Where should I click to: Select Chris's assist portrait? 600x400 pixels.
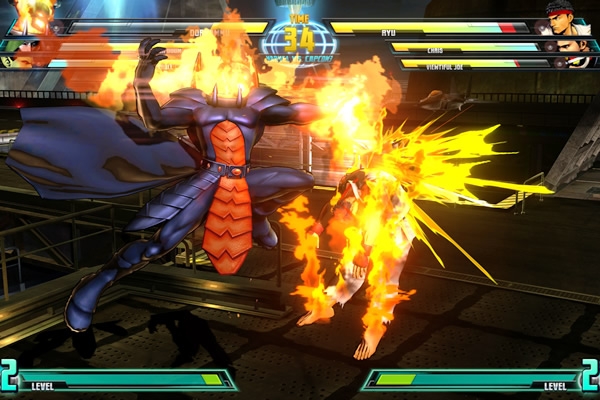click(x=569, y=46)
